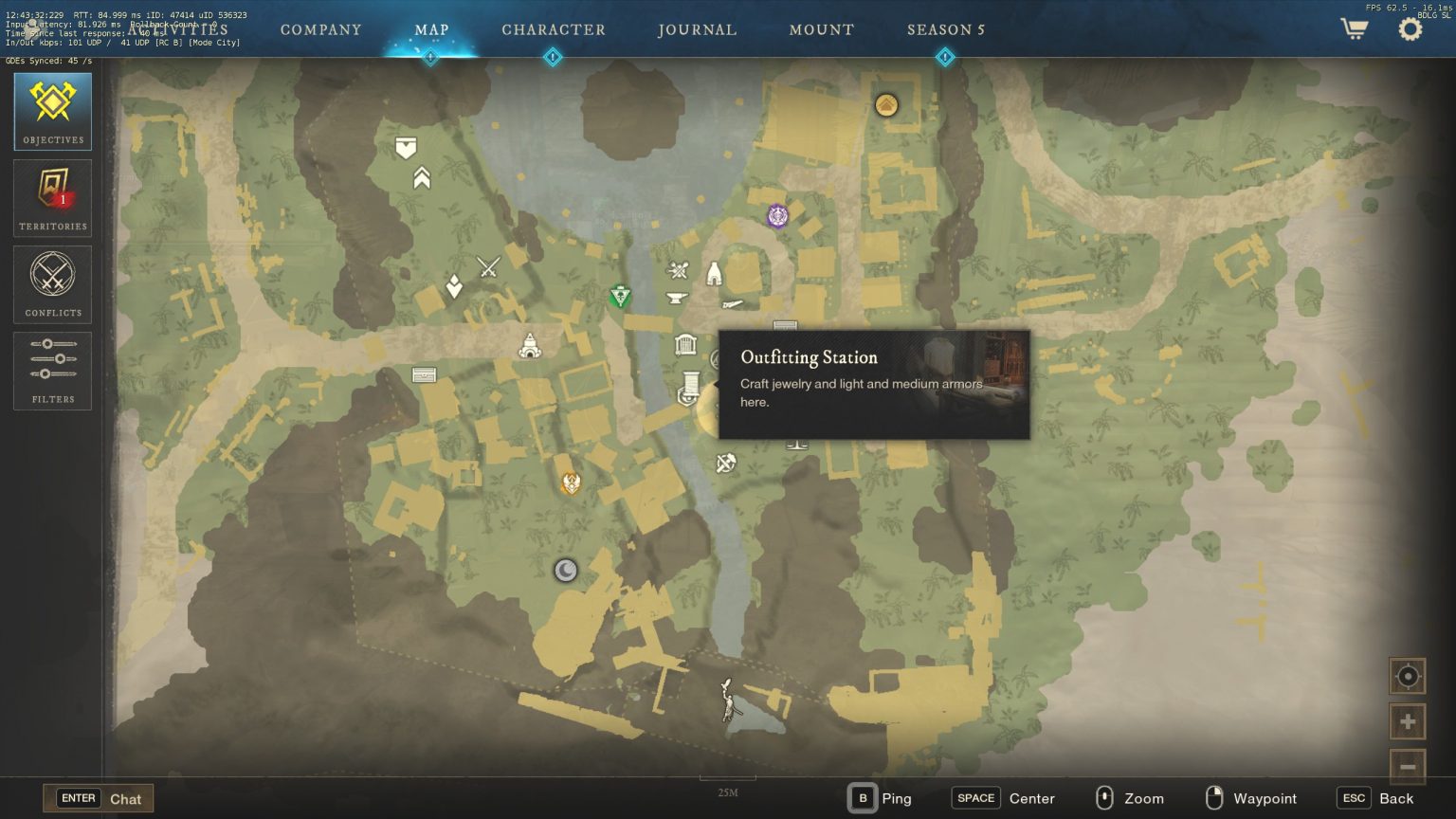Click the green faction emblem marker
1456x819 pixels.
pyautogui.click(x=620, y=297)
